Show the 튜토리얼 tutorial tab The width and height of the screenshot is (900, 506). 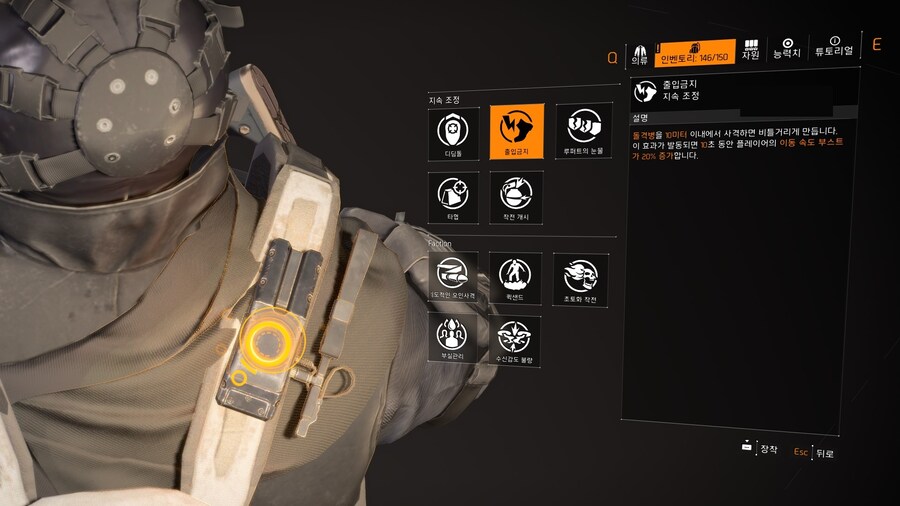(x=834, y=47)
